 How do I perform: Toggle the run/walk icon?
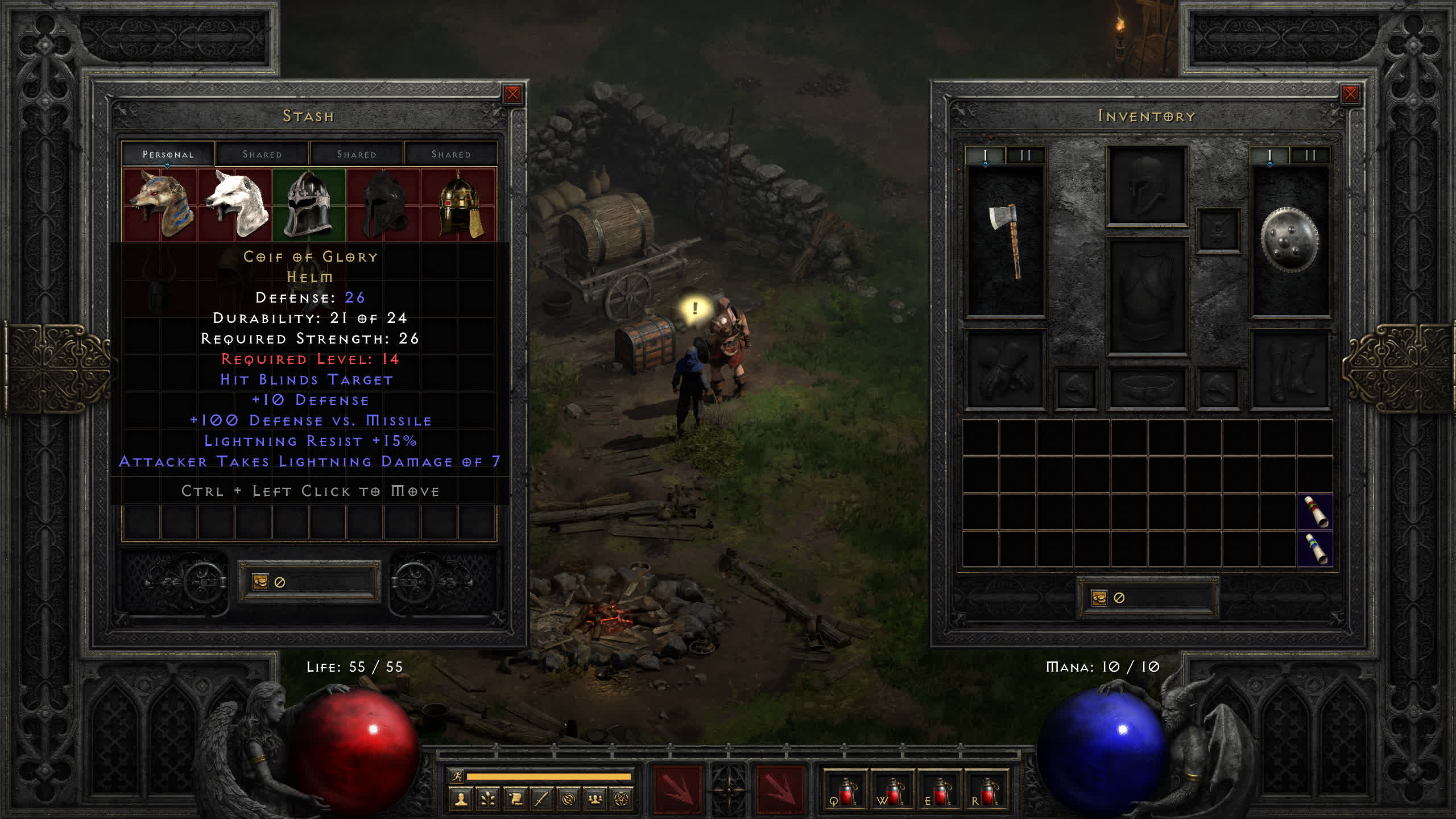point(457,776)
